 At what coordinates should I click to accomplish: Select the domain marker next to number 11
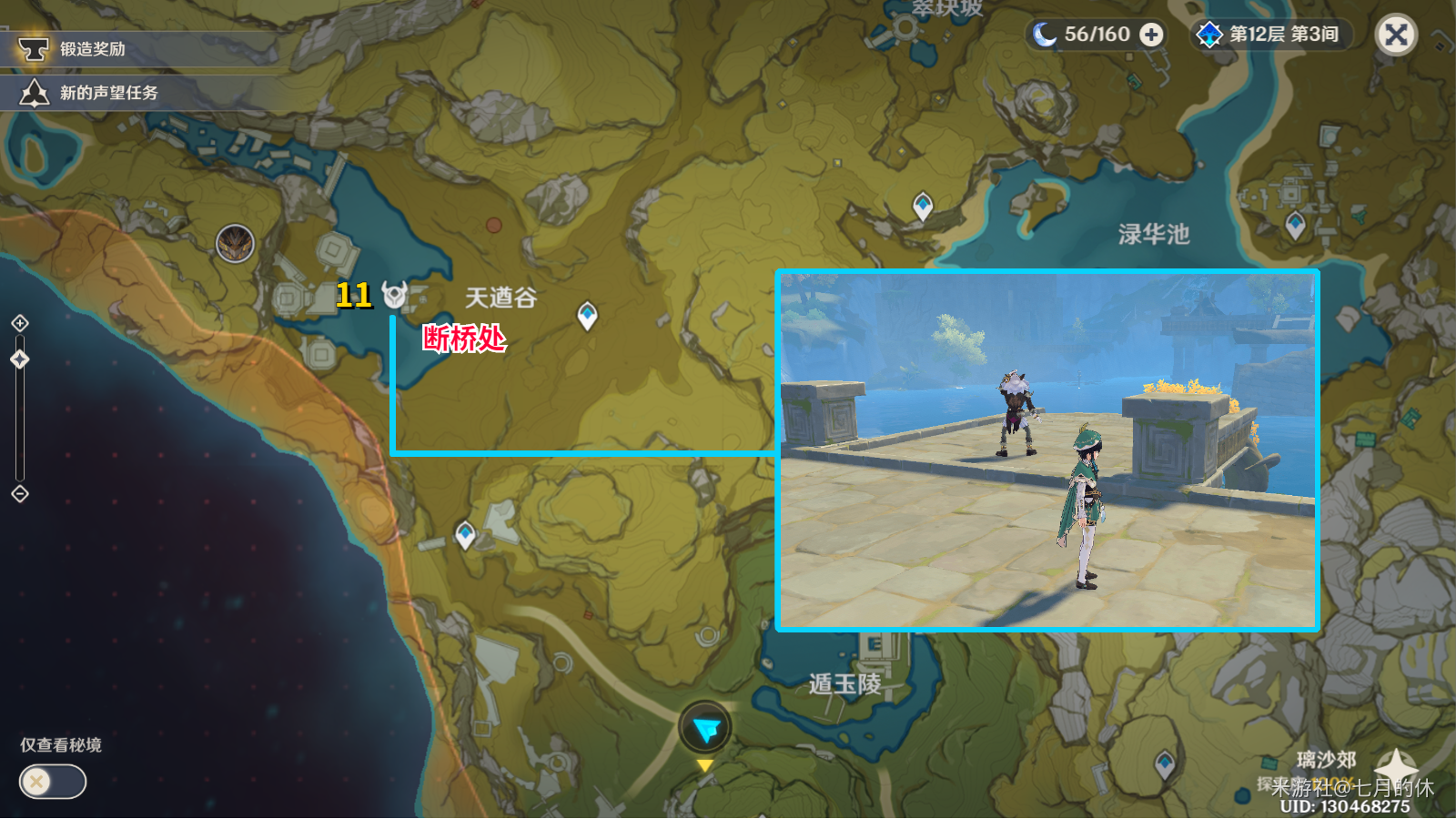[x=394, y=295]
